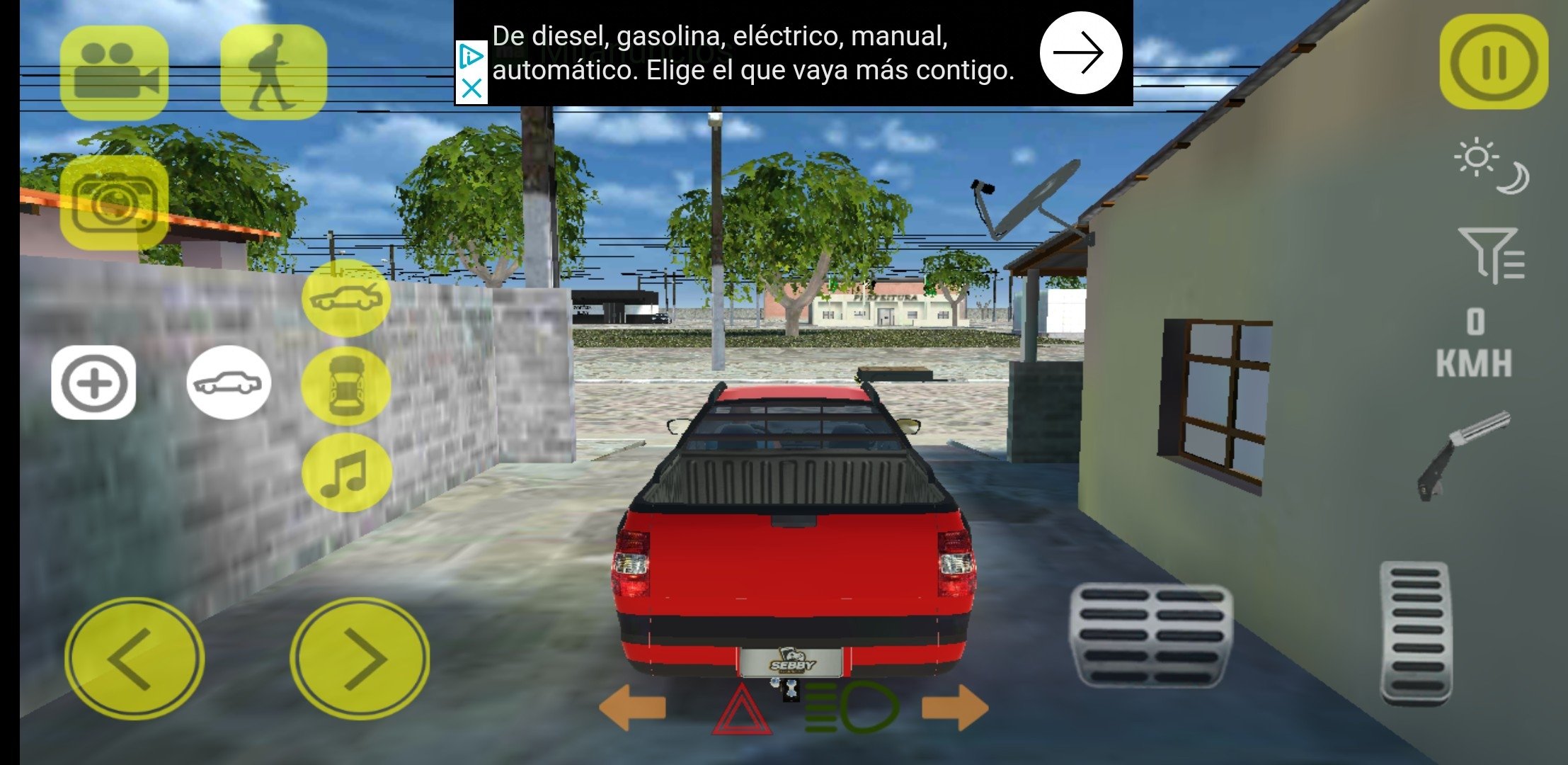Steer right with the yellow arrow button

point(360,658)
